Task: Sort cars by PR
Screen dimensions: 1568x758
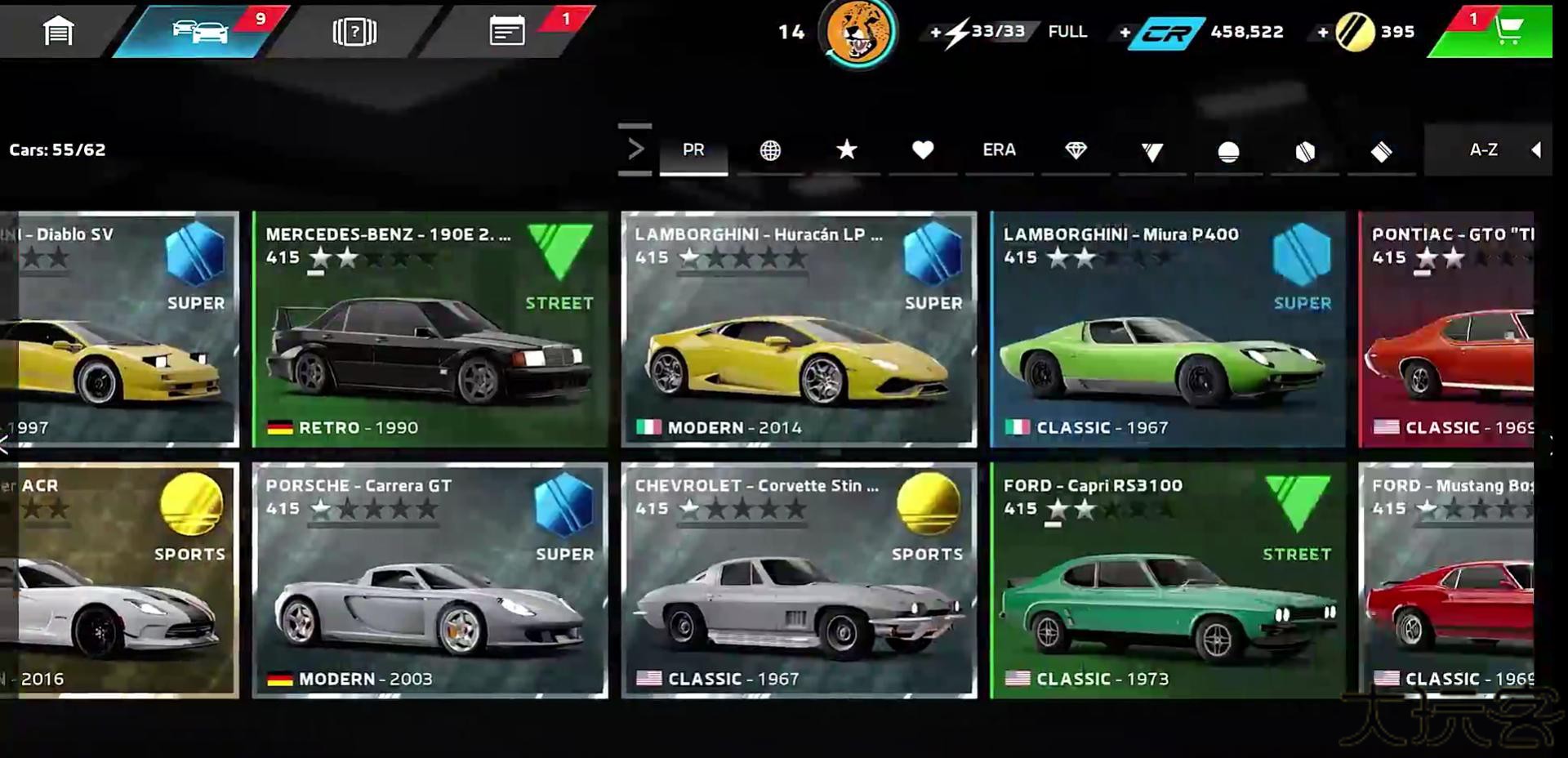Action: 693,150
